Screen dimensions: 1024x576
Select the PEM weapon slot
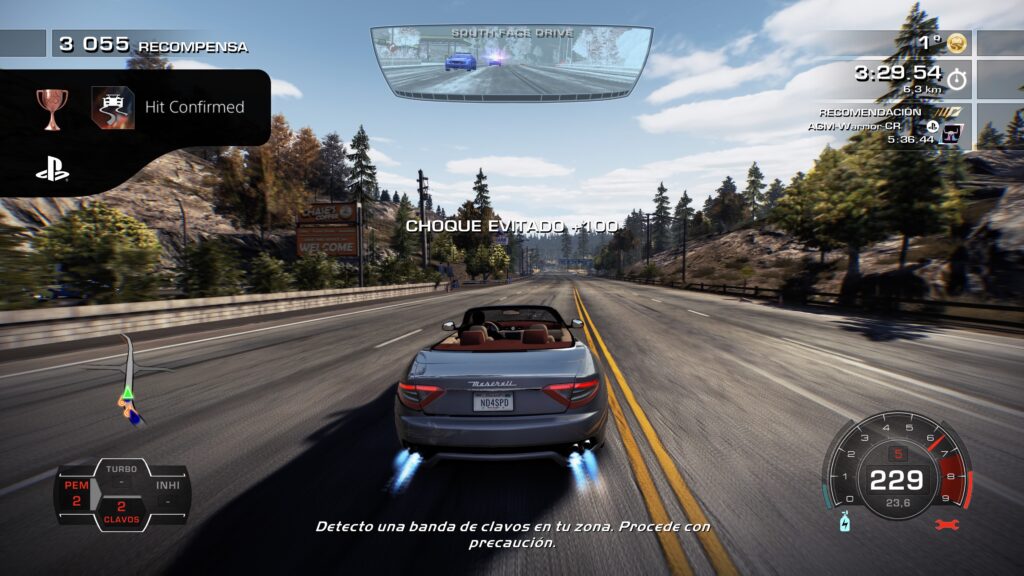coord(77,493)
